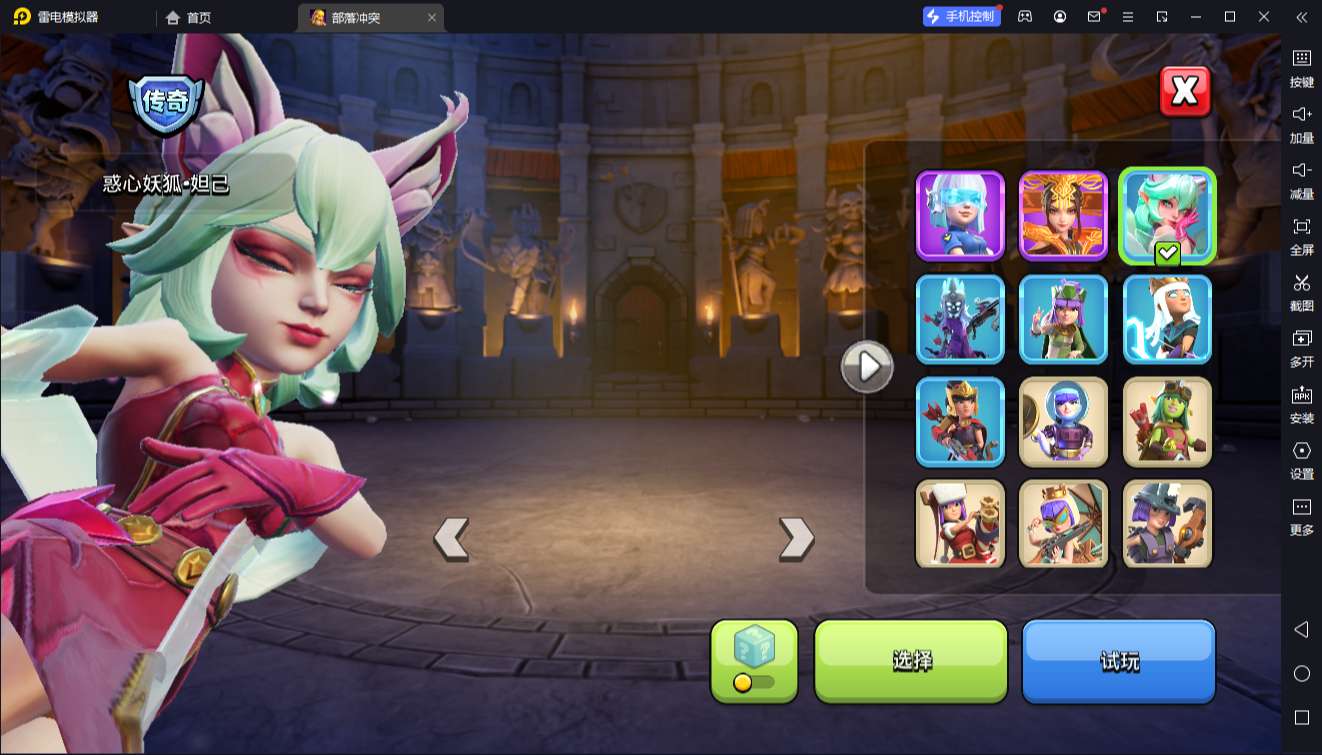Screen dimensions: 1322x755
Task: Open the emulator 设置 settings
Action: [1301, 459]
